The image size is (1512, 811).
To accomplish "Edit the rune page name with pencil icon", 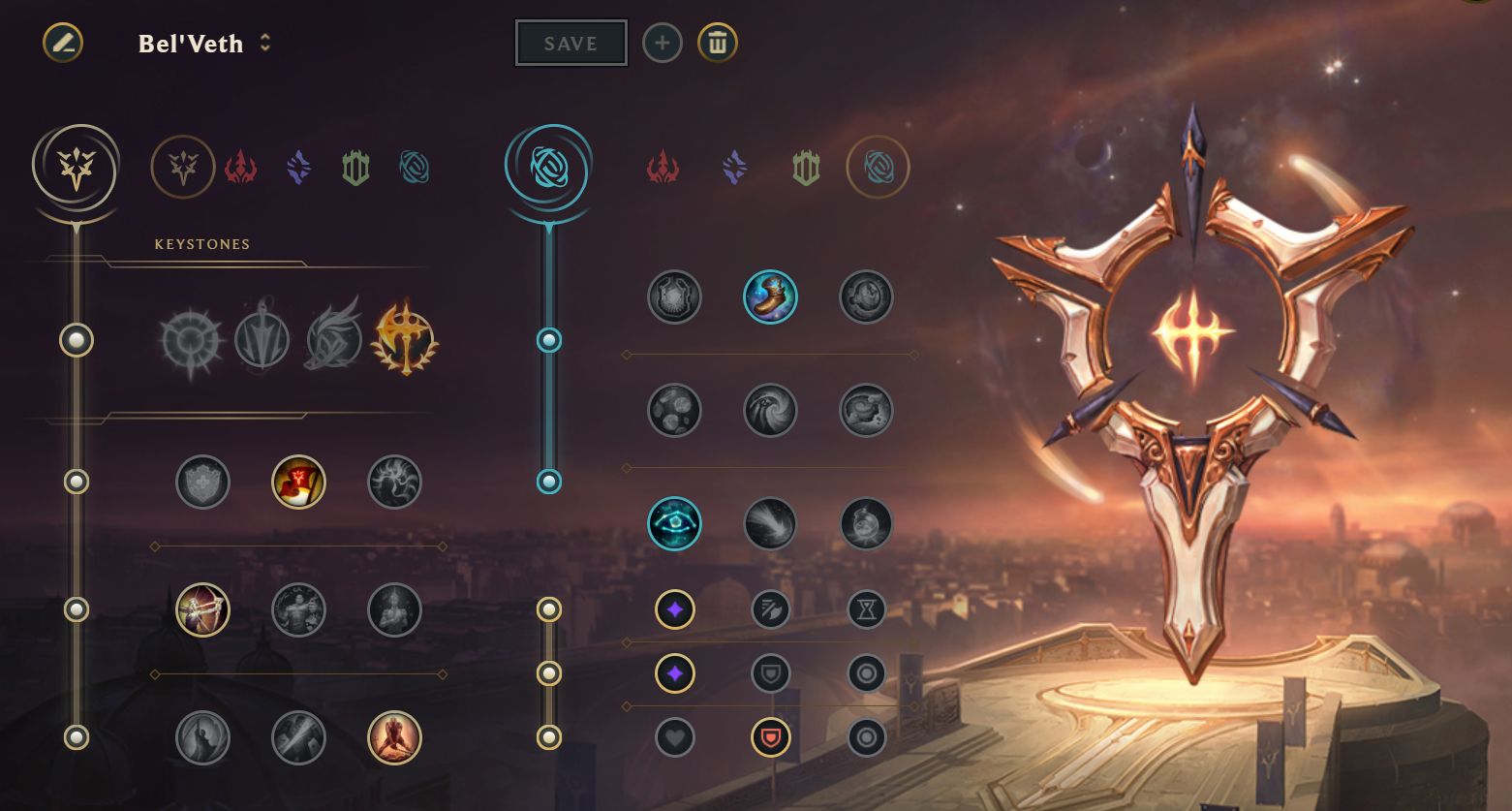I will pos(63,43).
